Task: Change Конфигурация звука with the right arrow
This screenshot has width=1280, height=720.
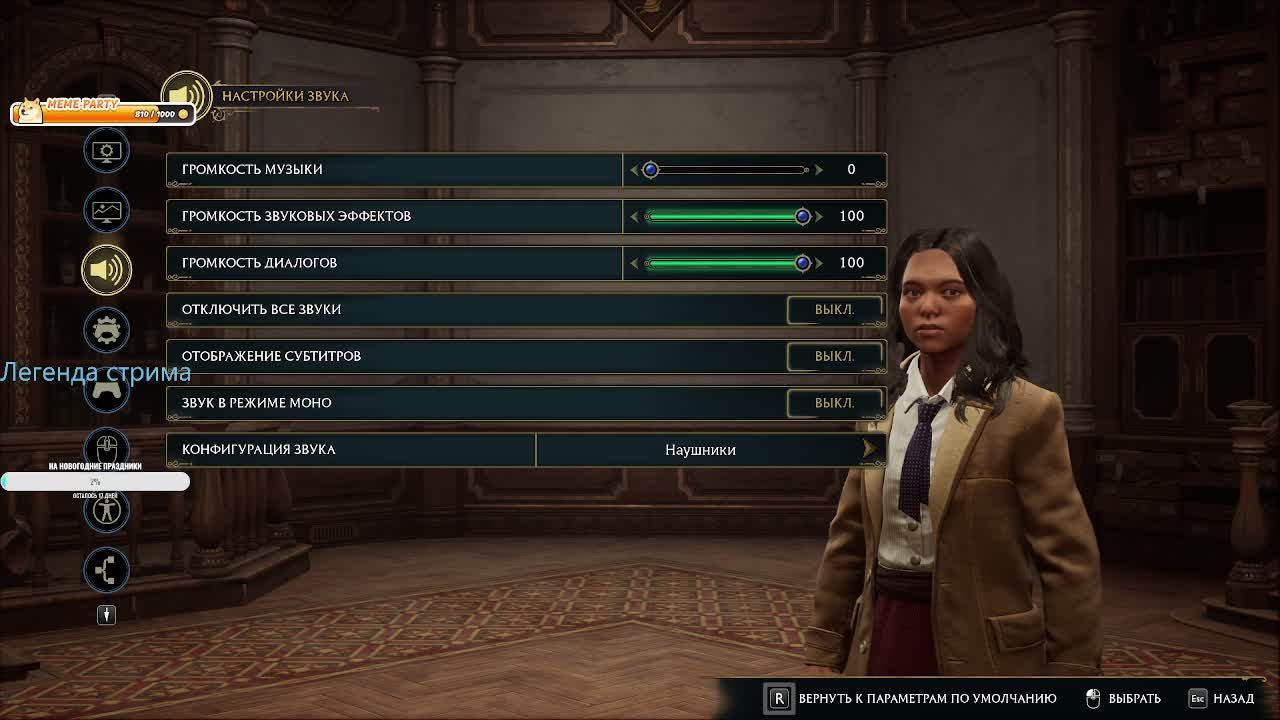Action: click(869, 450)
